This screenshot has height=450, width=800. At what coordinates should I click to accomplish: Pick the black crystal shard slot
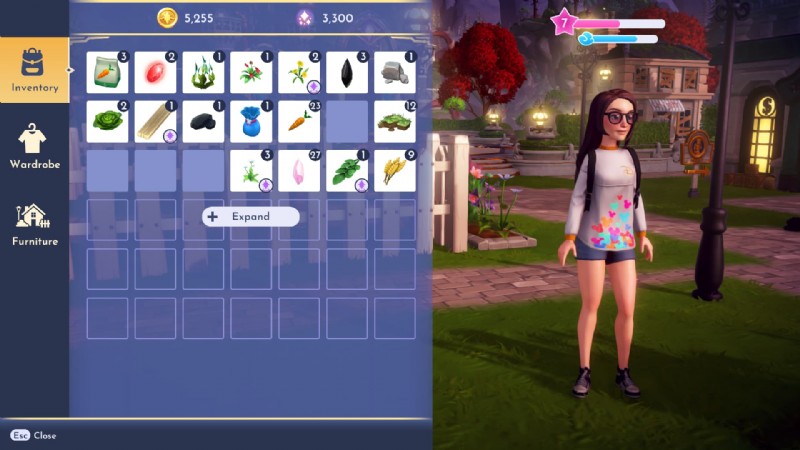point(347,73)
